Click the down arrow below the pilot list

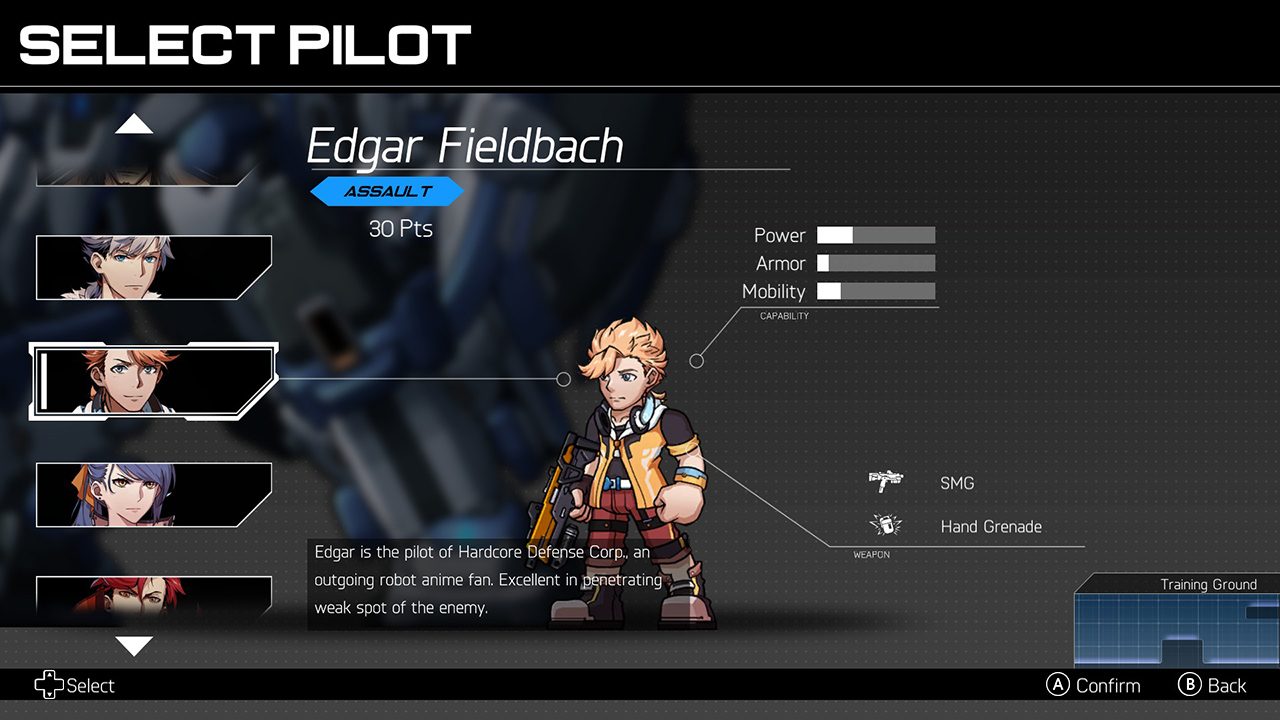pos(135,646)
